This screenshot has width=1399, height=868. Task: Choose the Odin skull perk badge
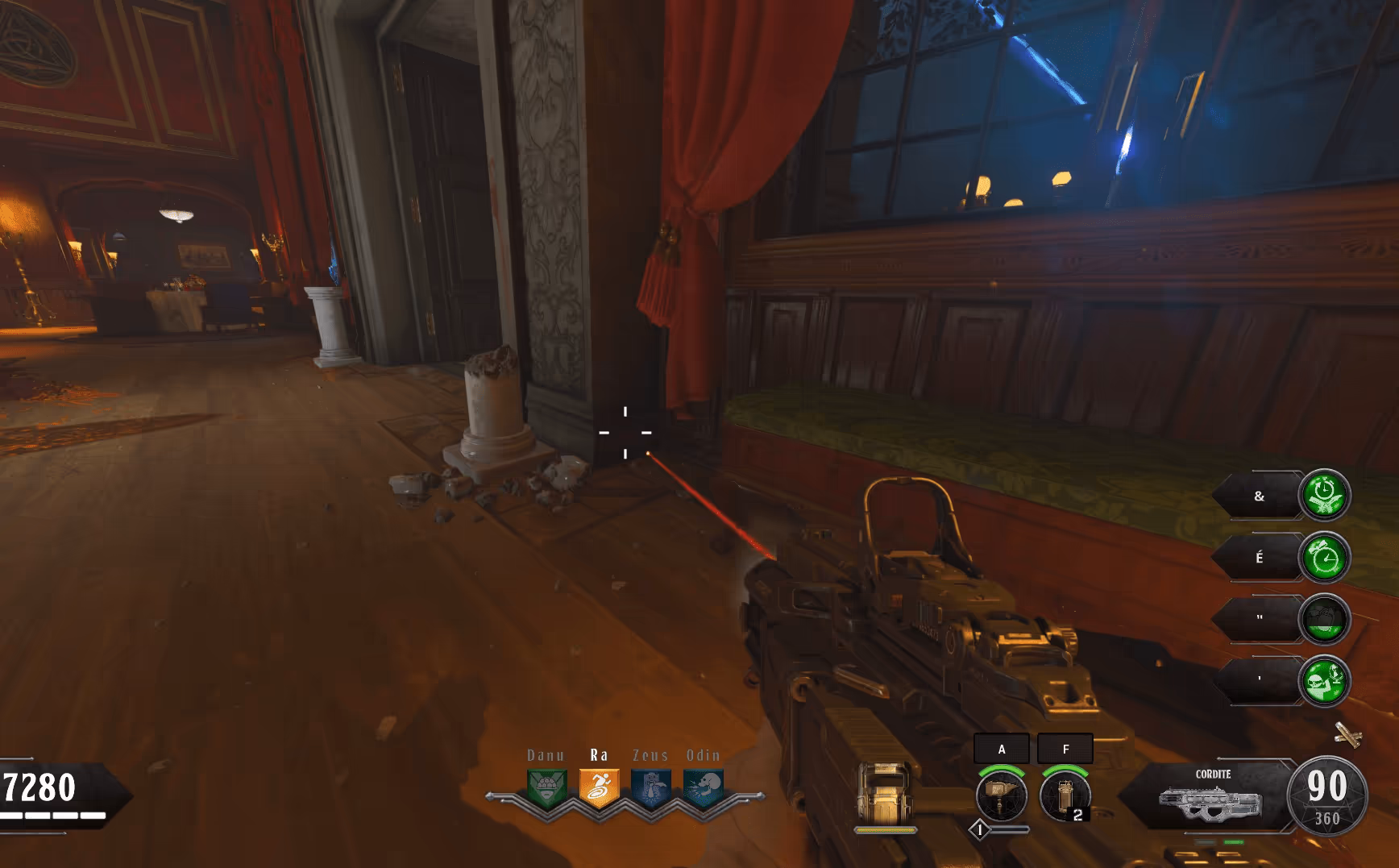pos(704,788)
